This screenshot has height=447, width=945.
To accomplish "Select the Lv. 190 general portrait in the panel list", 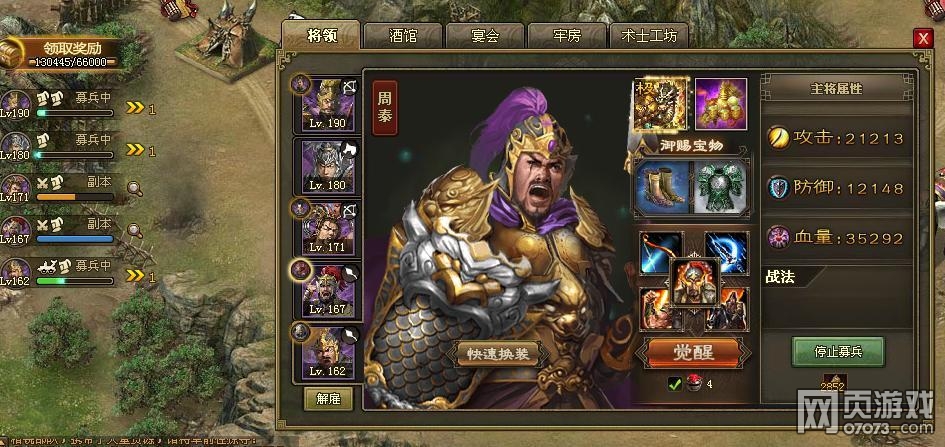I will (328, 102).
